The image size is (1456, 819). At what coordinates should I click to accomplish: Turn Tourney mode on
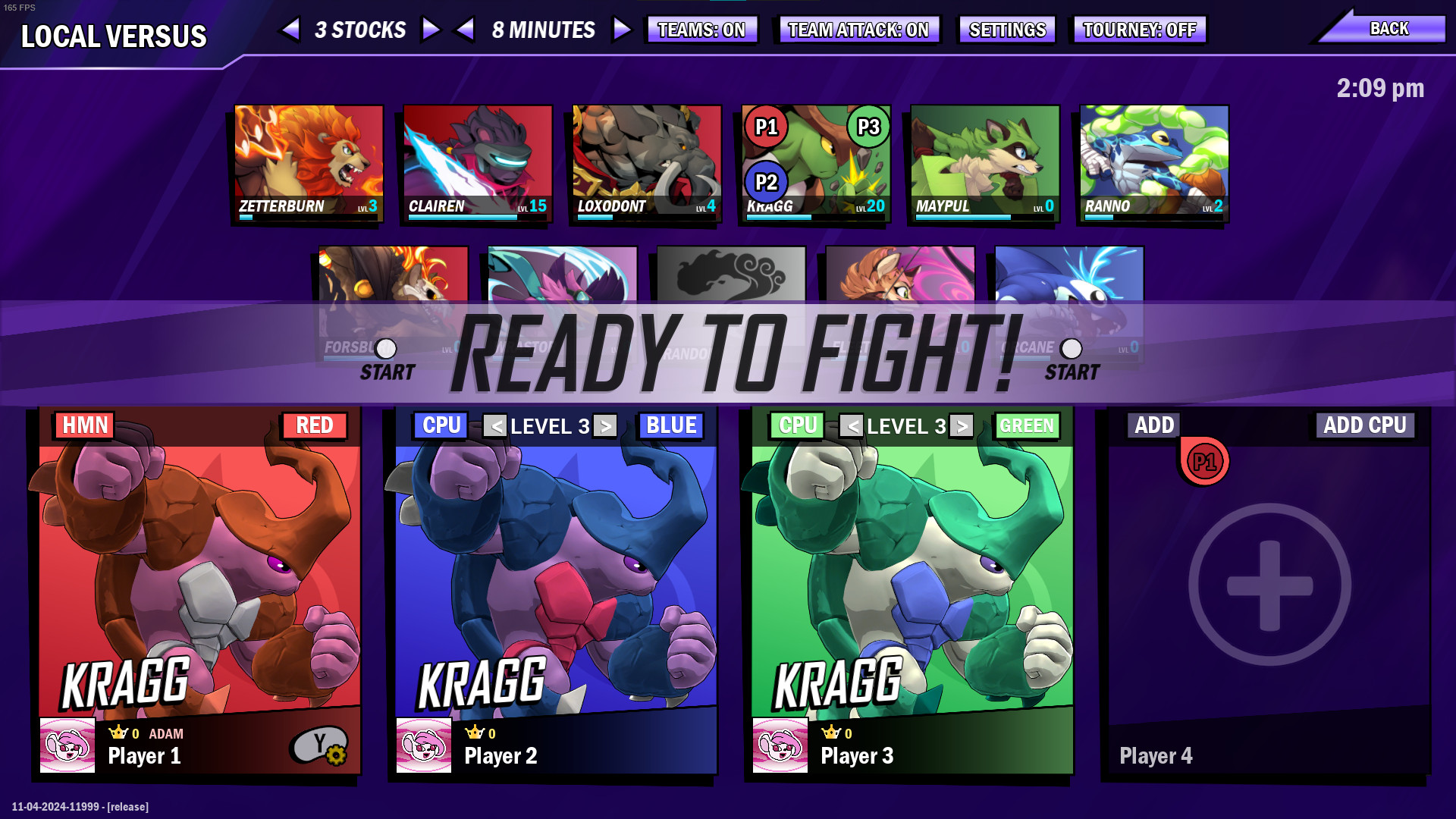[1138, 30]
